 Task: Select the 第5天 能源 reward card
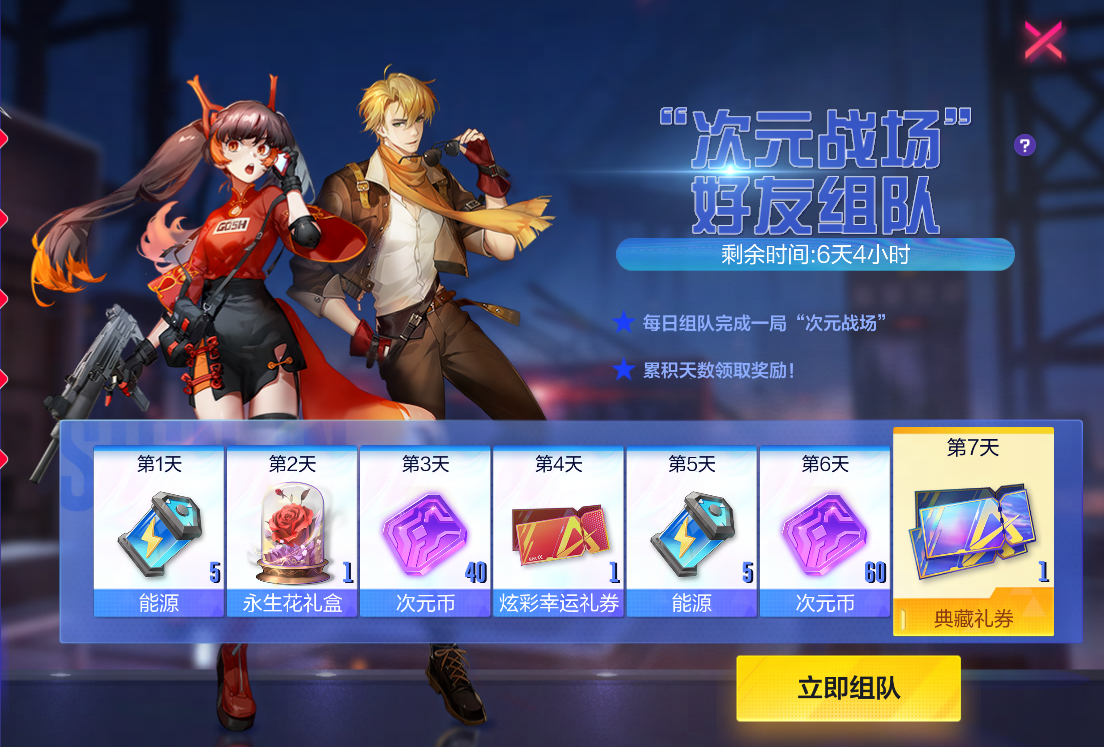tap(692, 532)
